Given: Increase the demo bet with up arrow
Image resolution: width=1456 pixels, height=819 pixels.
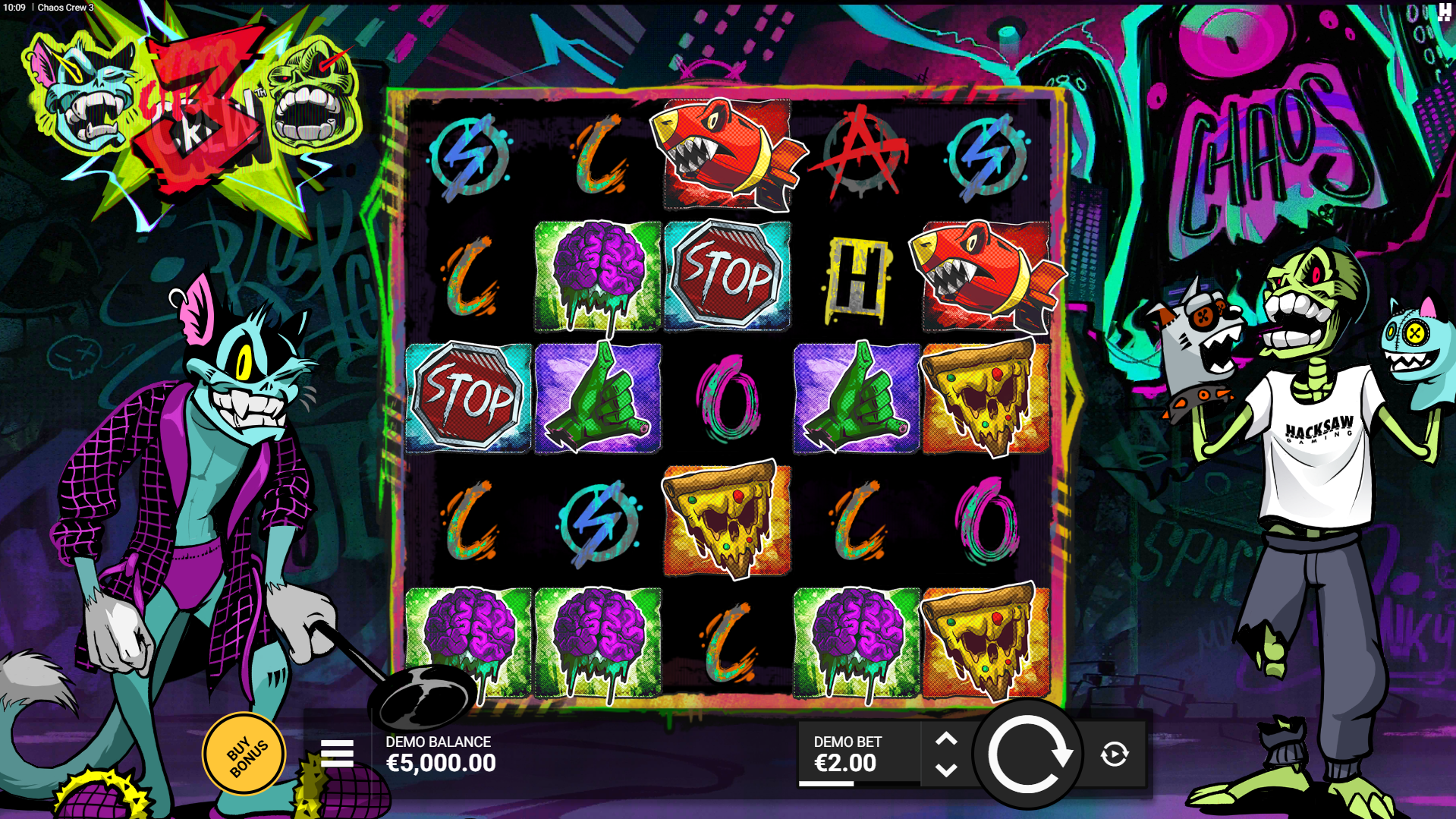Looking at the screenshot, I should coord(946,739).
